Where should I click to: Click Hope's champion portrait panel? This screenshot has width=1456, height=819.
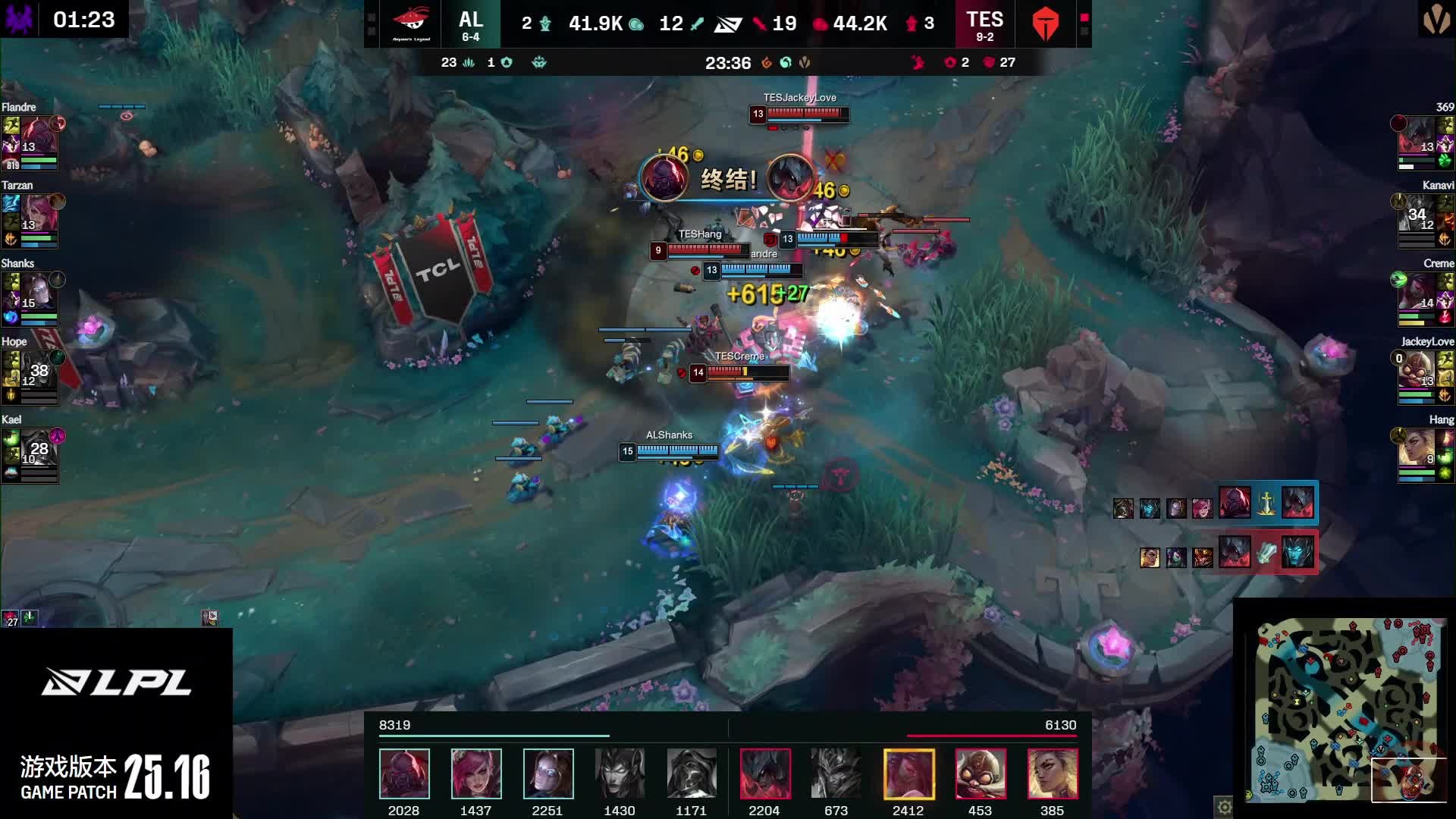tap(38, 371)
